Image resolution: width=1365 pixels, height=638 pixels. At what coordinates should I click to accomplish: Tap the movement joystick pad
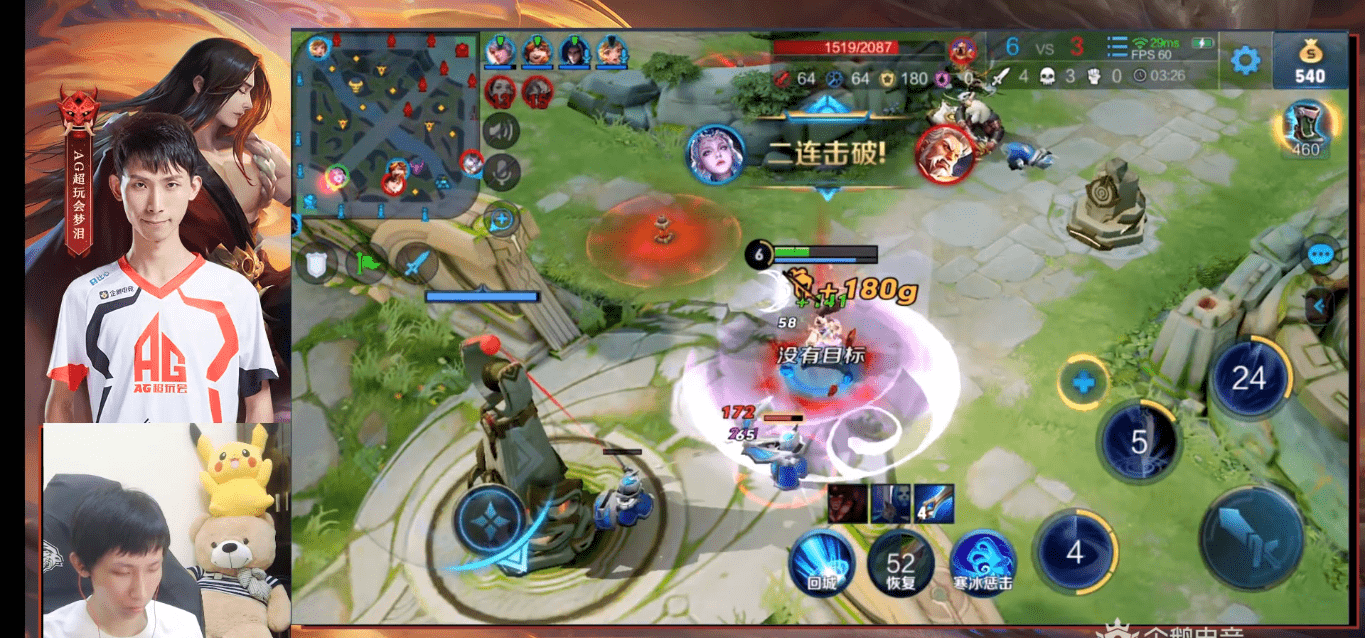click(490, 521)
